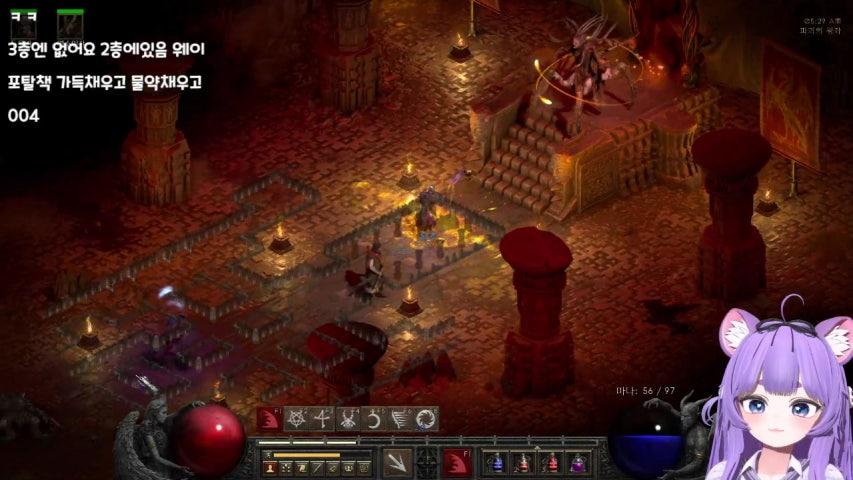Activate the feathered wing skill icon
853x480 pixels.
(400, 419)
